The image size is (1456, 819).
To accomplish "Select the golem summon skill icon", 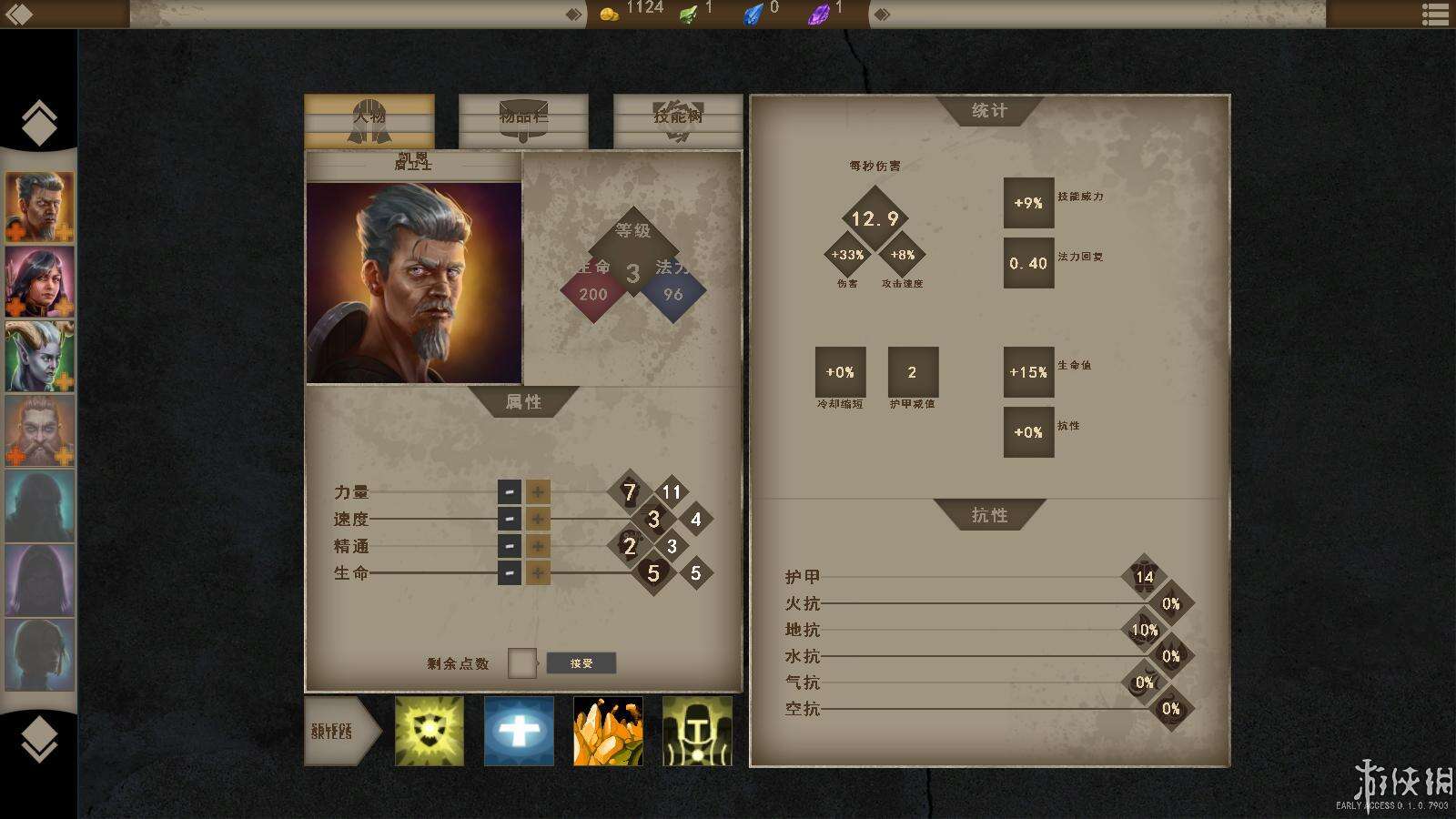I will pyautogui.click(x=697, y=733).
